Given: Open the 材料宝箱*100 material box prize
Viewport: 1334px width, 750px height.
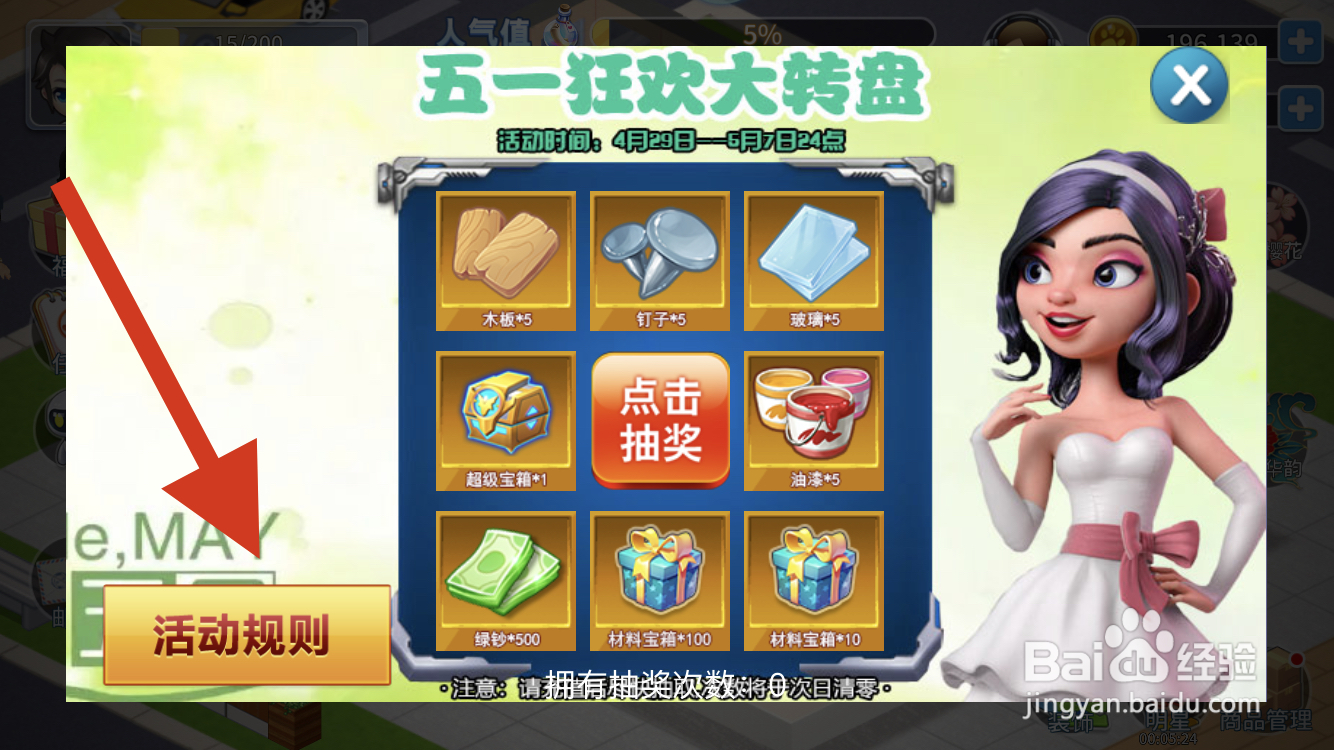Looking at the screenshot, I should (659, 580).
